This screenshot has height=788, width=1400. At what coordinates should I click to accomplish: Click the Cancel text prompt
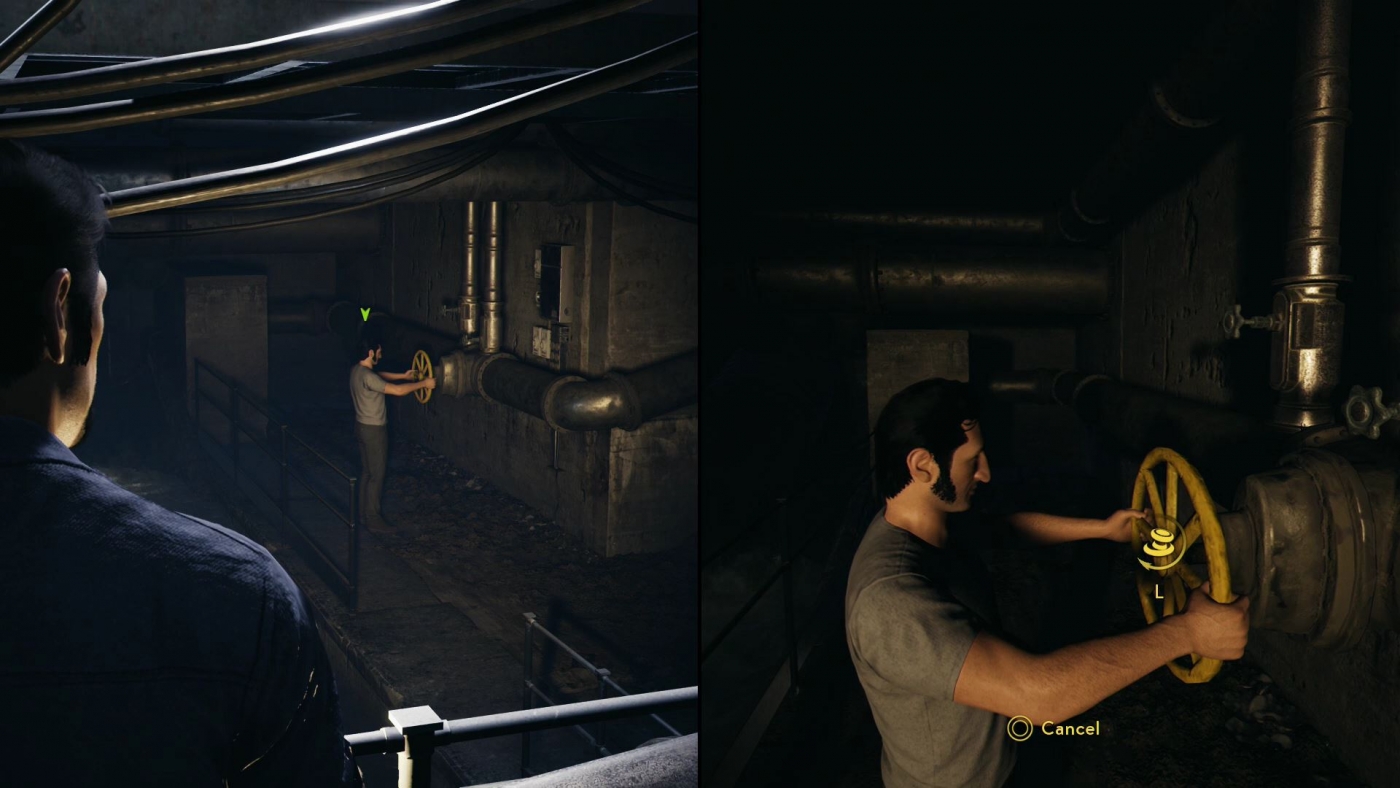click(x=1069, y=730)
